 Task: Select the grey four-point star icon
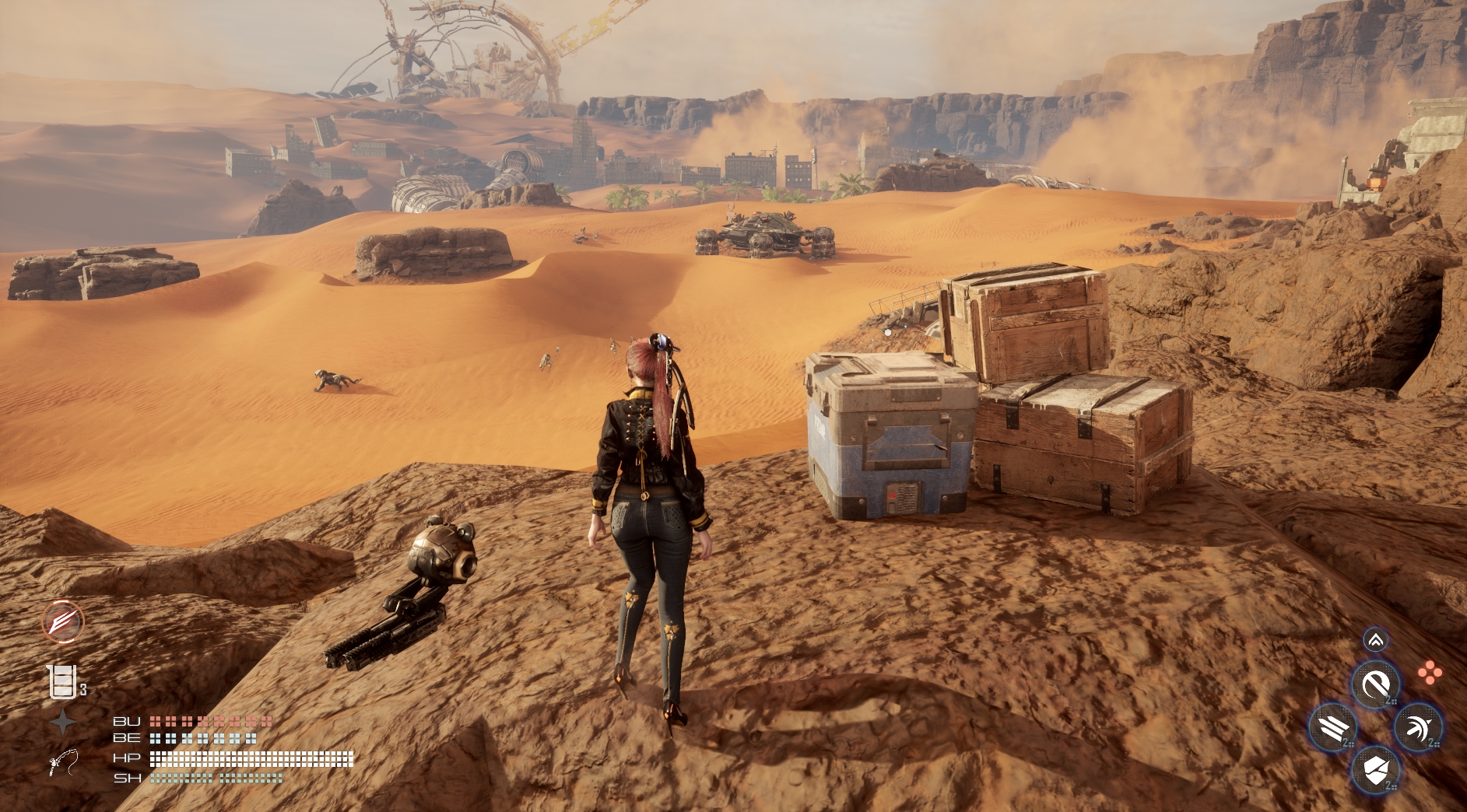pyautogui.click(x=63, y=723)
